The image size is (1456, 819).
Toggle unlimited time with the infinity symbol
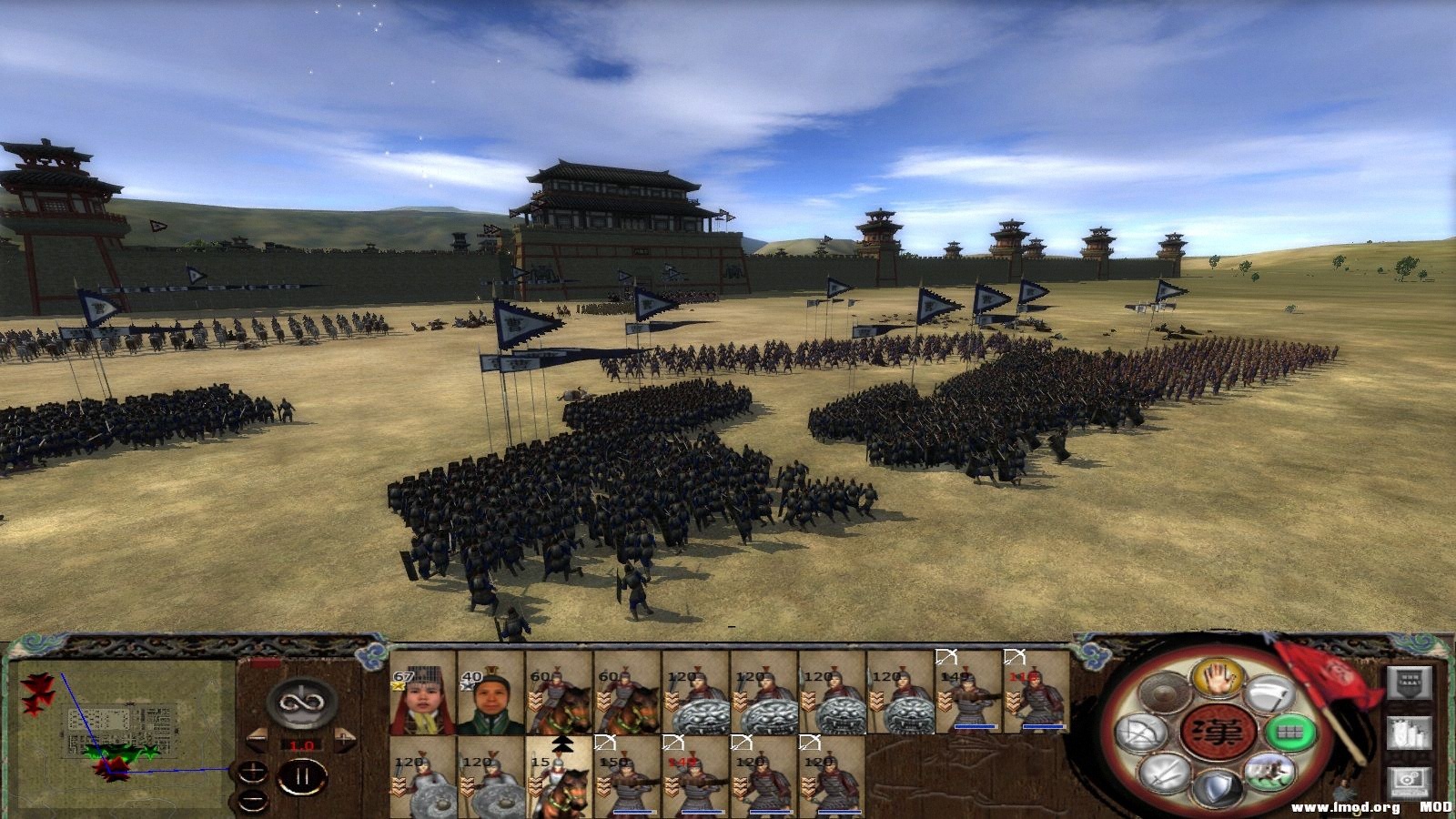click(x=300, y=703)
